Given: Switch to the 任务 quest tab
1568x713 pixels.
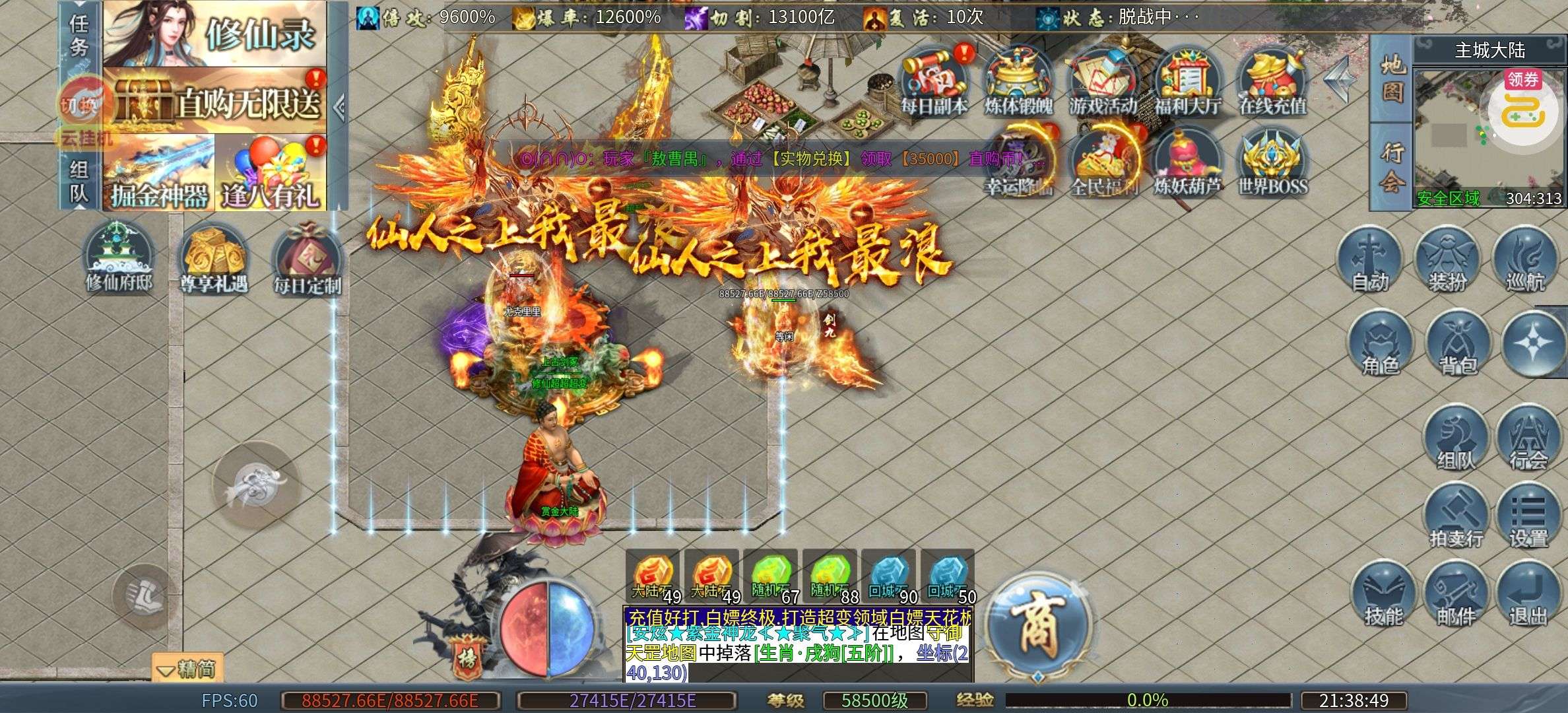Looking at the screenshot, I should pos(79,36).
